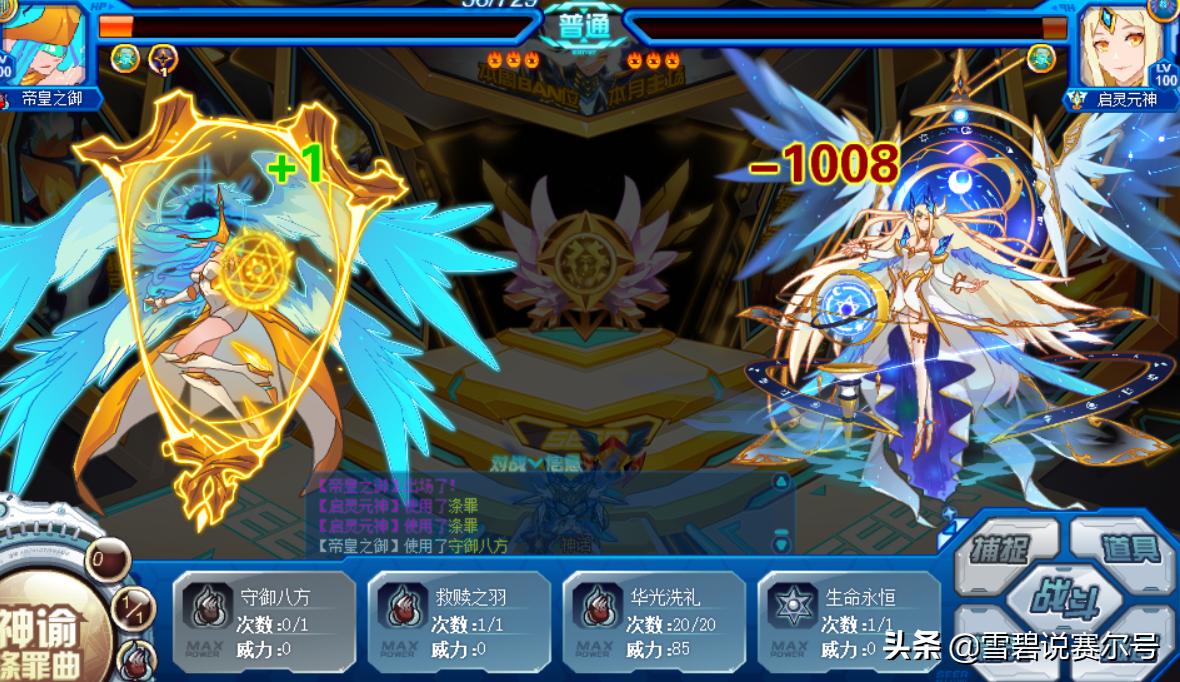
Task: Activate the 生命永恒 skill
Action: click(848, 620)
